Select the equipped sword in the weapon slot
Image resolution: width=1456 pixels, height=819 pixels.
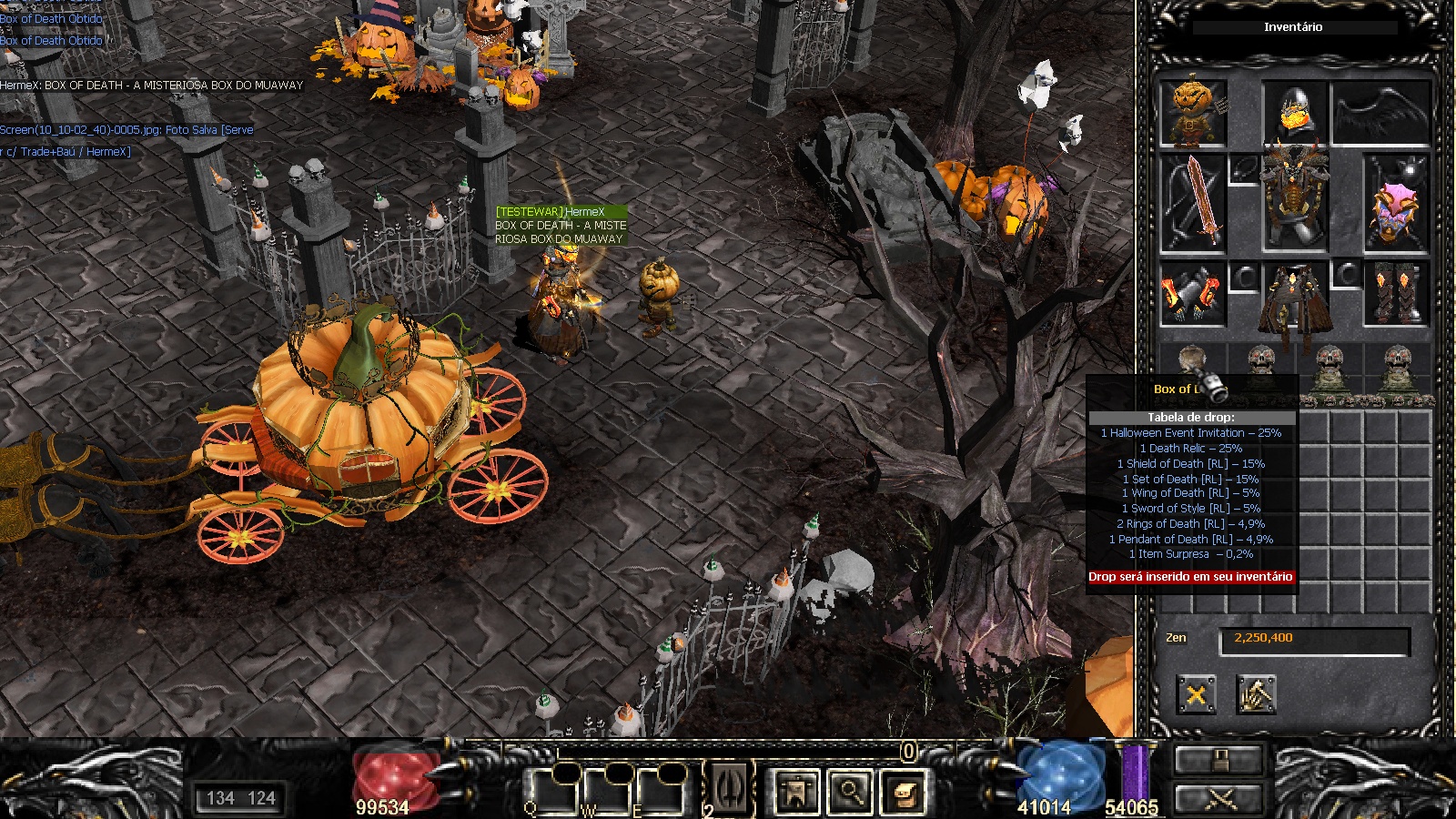tap(1193, 203)
